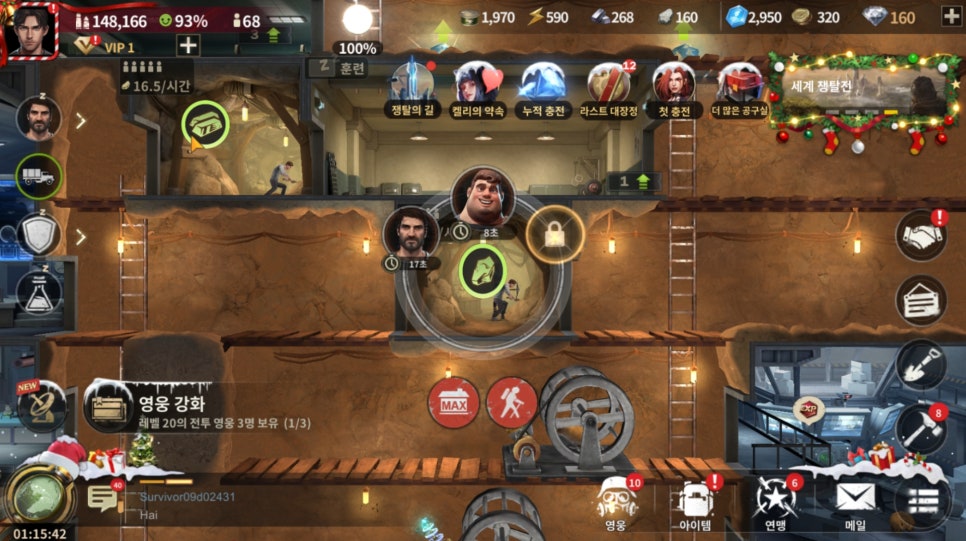966x541 pixels.
Task: Open the world map globe
Action: [x=38, y=494]
